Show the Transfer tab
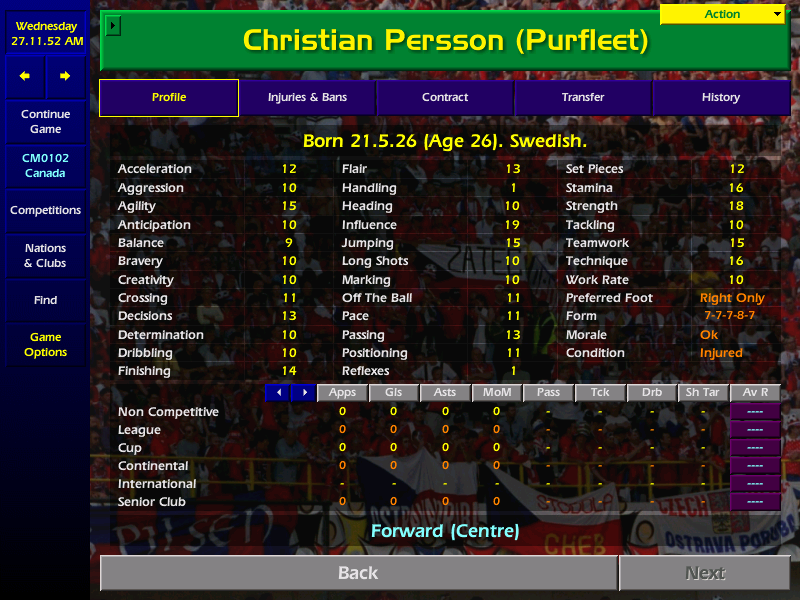This screenshot has width=800, height=600. pyautogui.click(x=583, y=97)
